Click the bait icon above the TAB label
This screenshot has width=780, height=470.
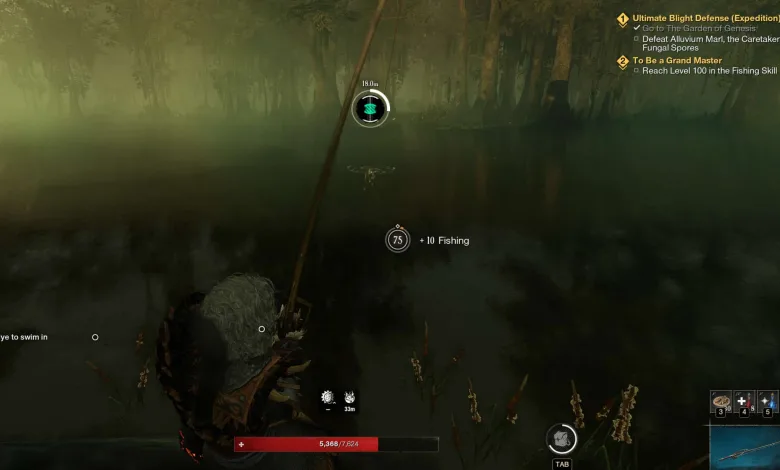coord(561,438)
